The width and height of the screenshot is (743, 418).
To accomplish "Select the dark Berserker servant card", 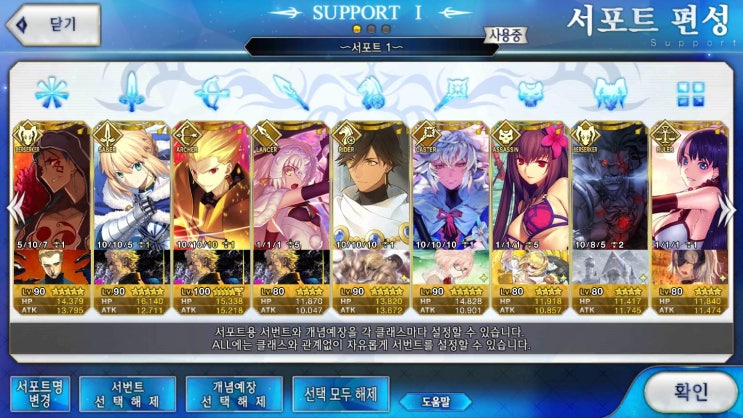I will click(609, 200).
